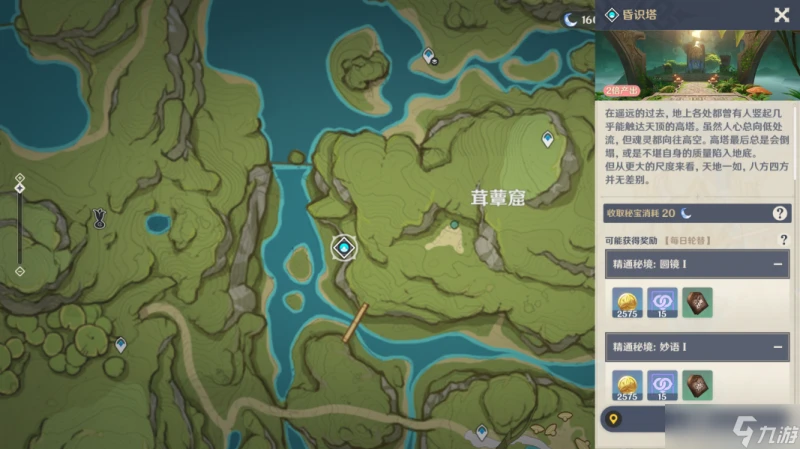This screenshot has height=449, width=800.
Task: Select the highlighted 昏识塔 domain marker on the map
Action: click(x=345, y=247)
